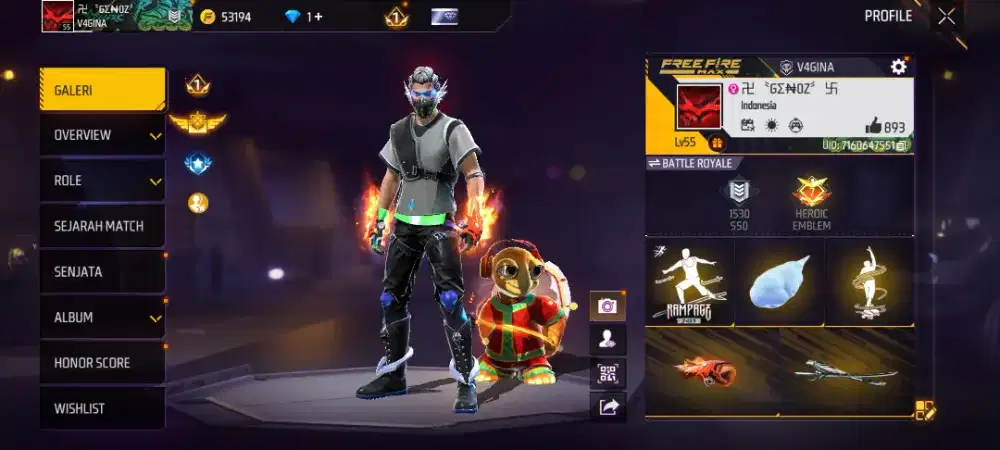Click the edit showcase icon

click(x=924, y=410)
